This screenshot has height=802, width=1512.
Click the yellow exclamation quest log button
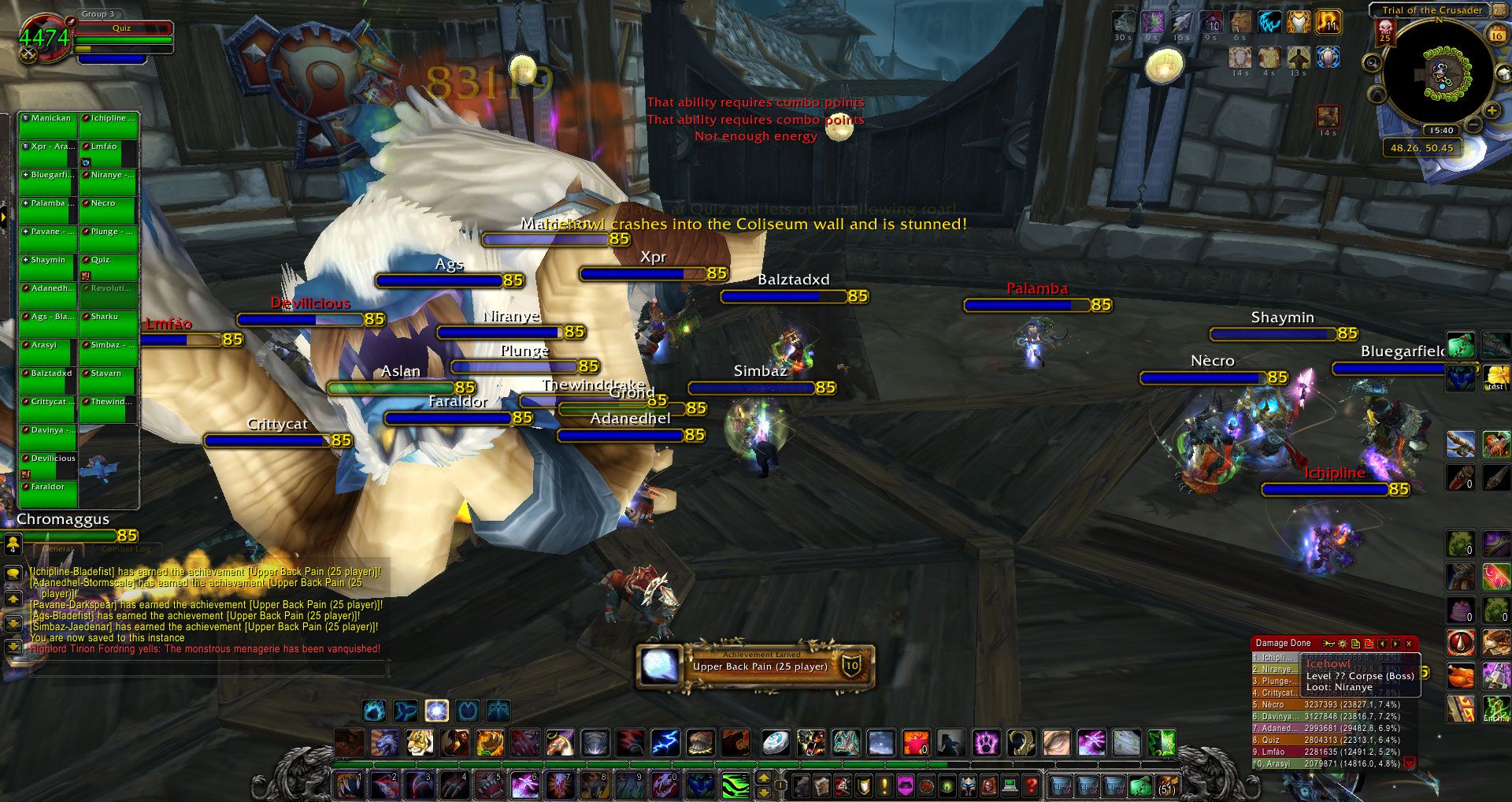coord(884,785)
